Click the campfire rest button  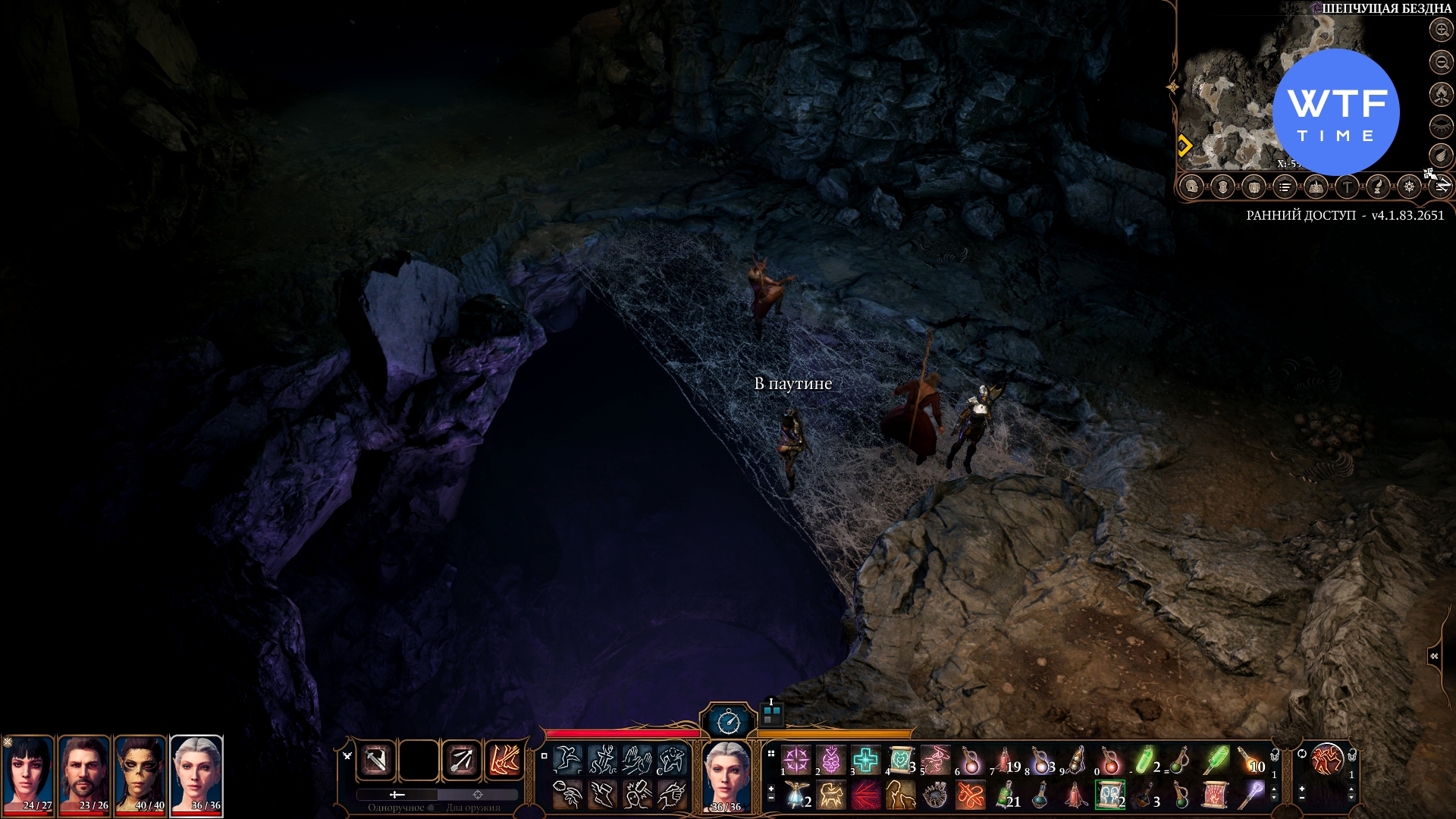click(x=1441, y=94)
